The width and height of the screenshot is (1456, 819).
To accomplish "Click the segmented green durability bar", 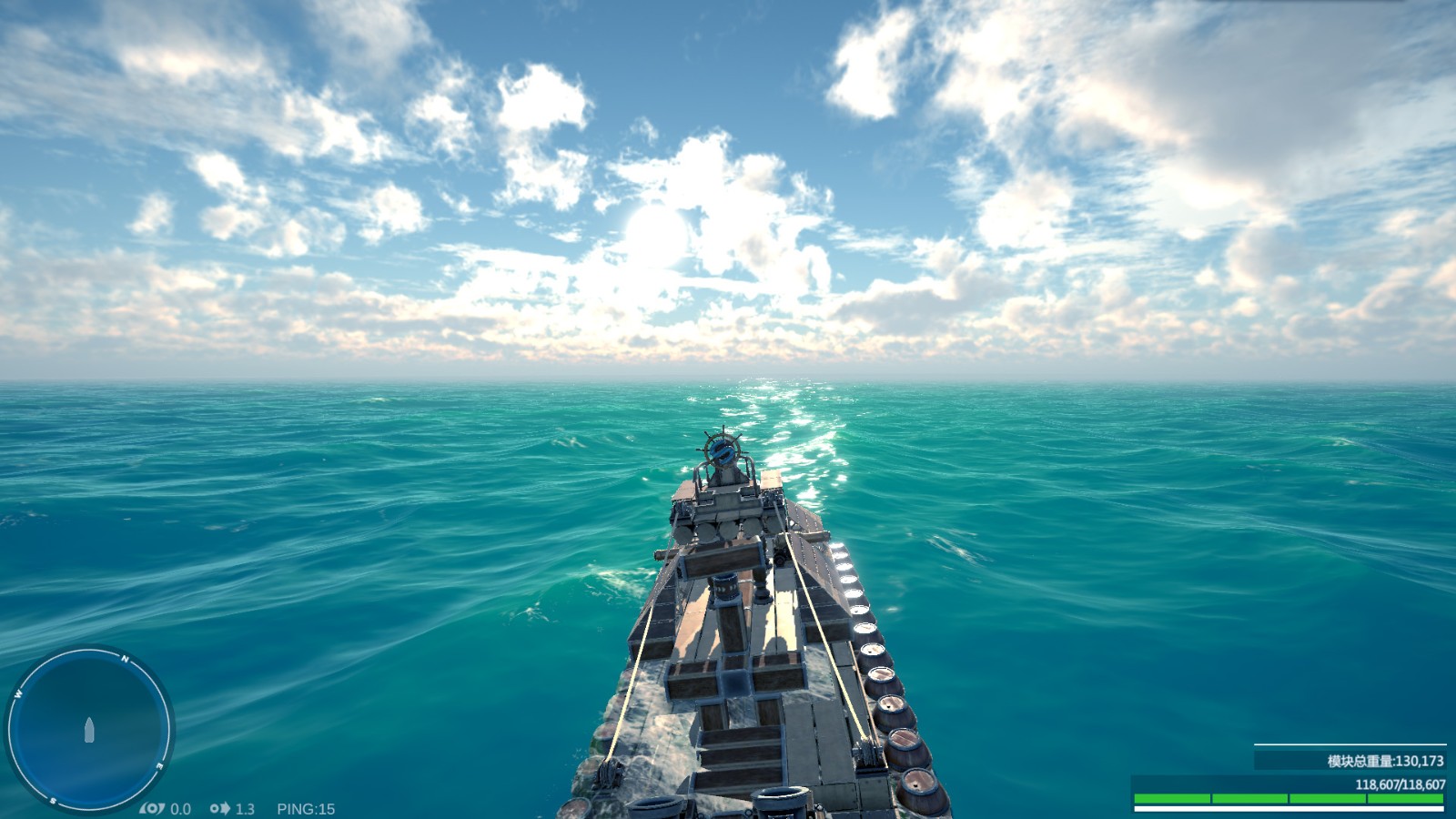I will pyautogui.click(x=1288, y=797).
